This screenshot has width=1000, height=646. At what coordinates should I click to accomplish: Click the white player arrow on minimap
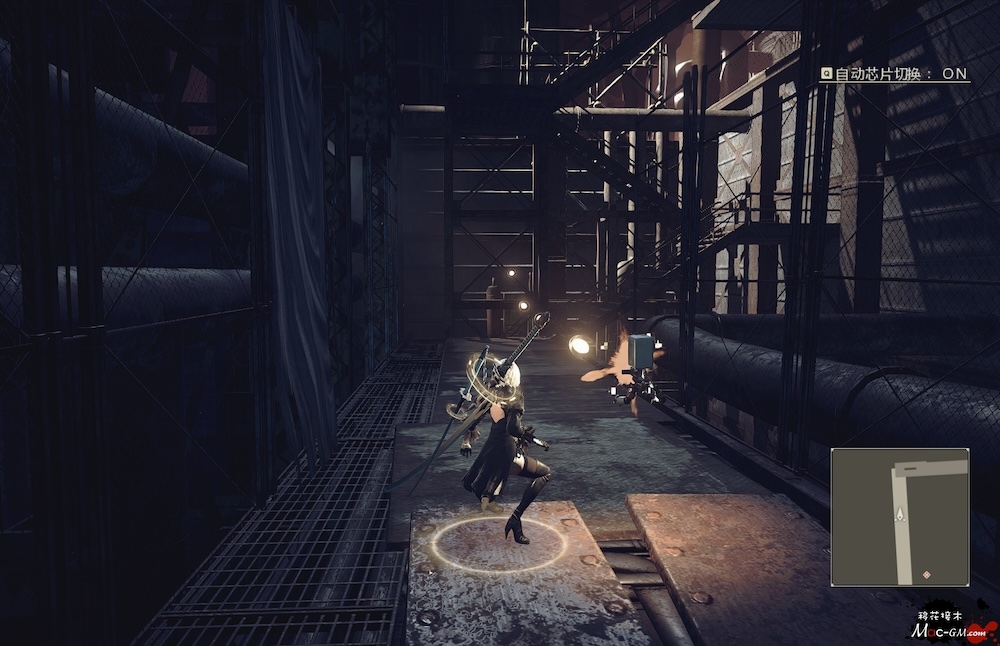(x=900, y=513)
